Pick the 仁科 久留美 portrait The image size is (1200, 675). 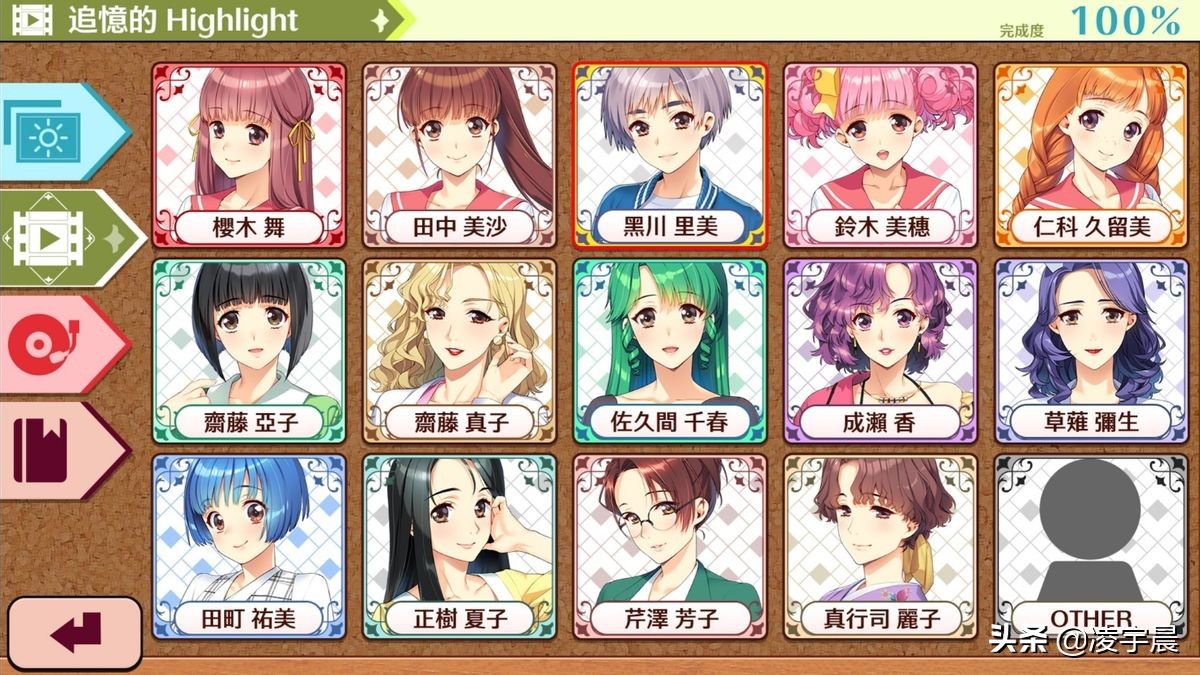tap(1091, 155)
